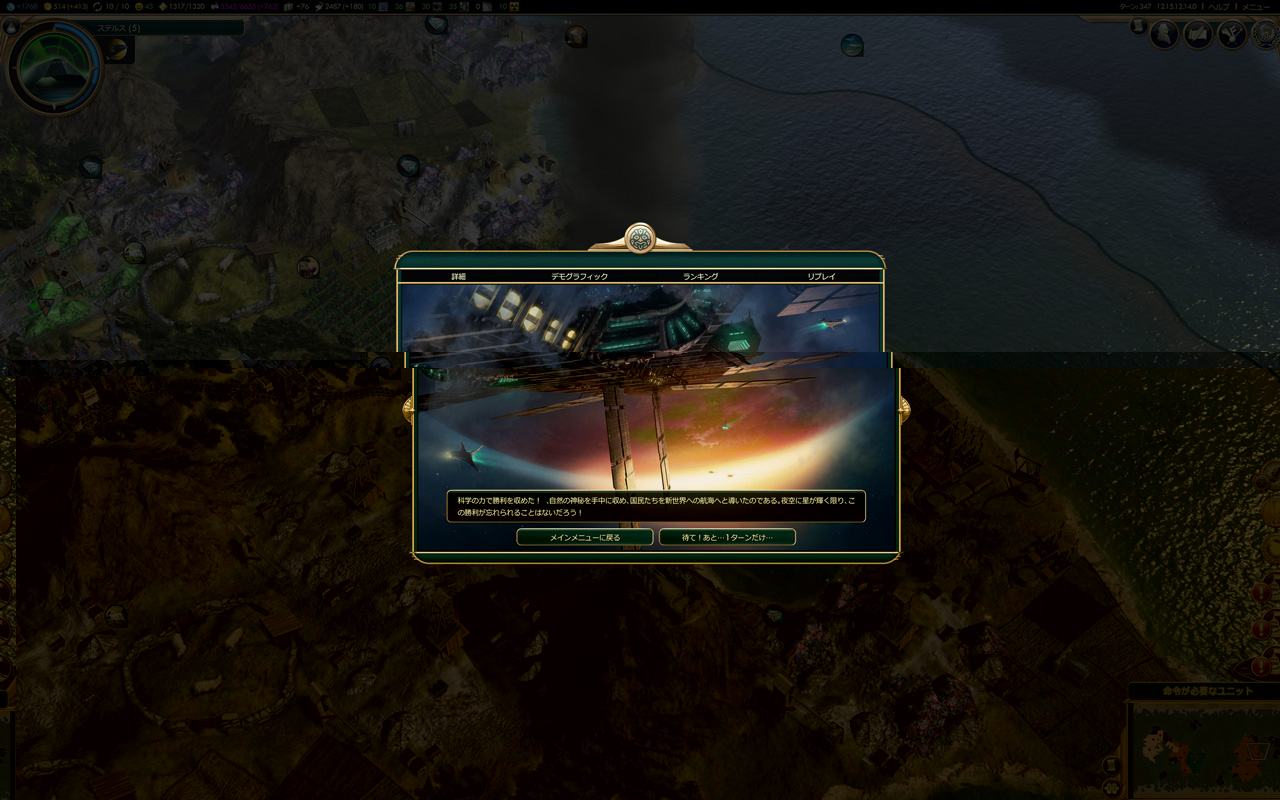Show the ランキング rankings tab
Screen dimensions: 1280x800
click(700, 276)
